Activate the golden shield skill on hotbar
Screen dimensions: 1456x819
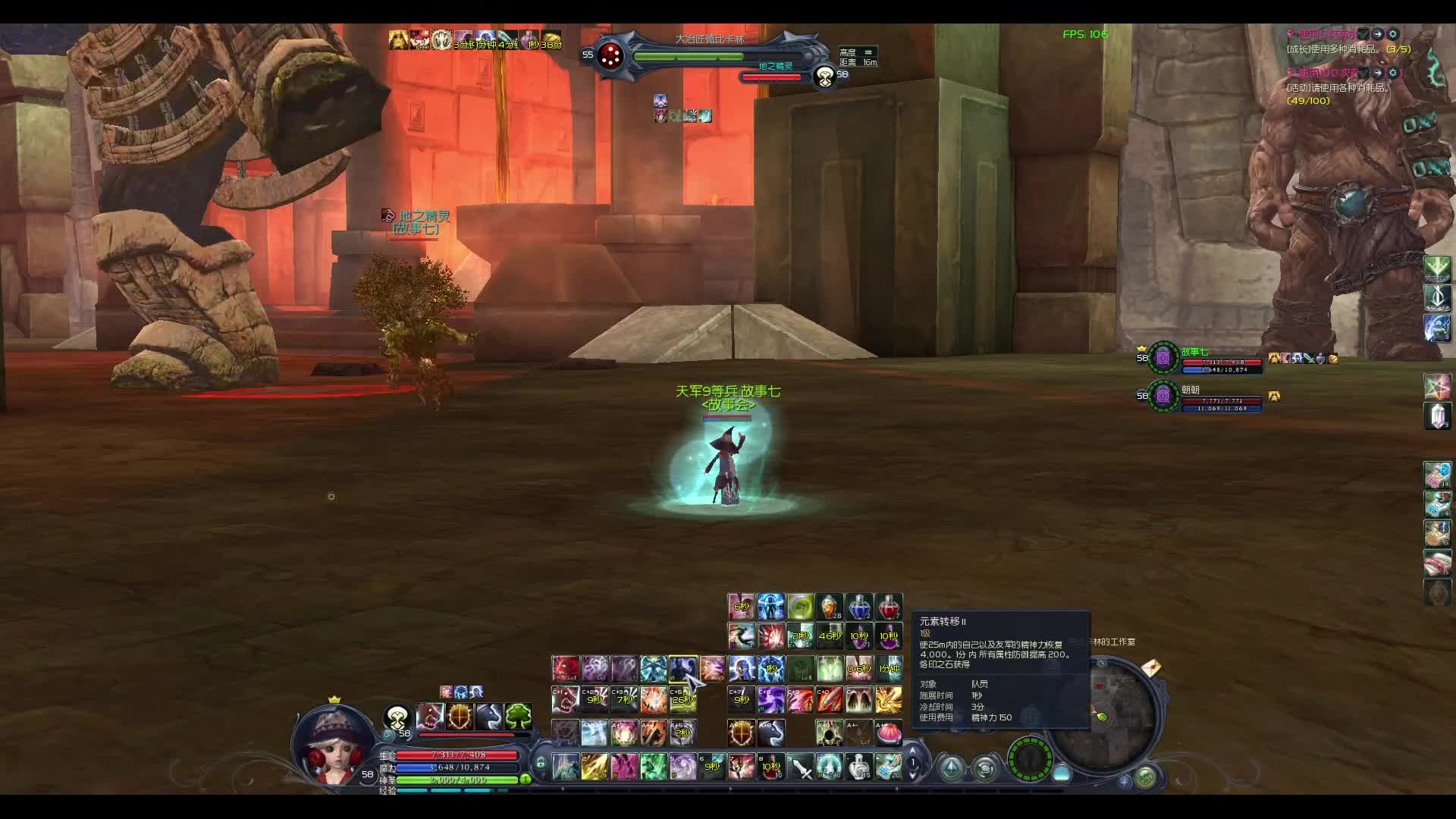click(742, 733)
